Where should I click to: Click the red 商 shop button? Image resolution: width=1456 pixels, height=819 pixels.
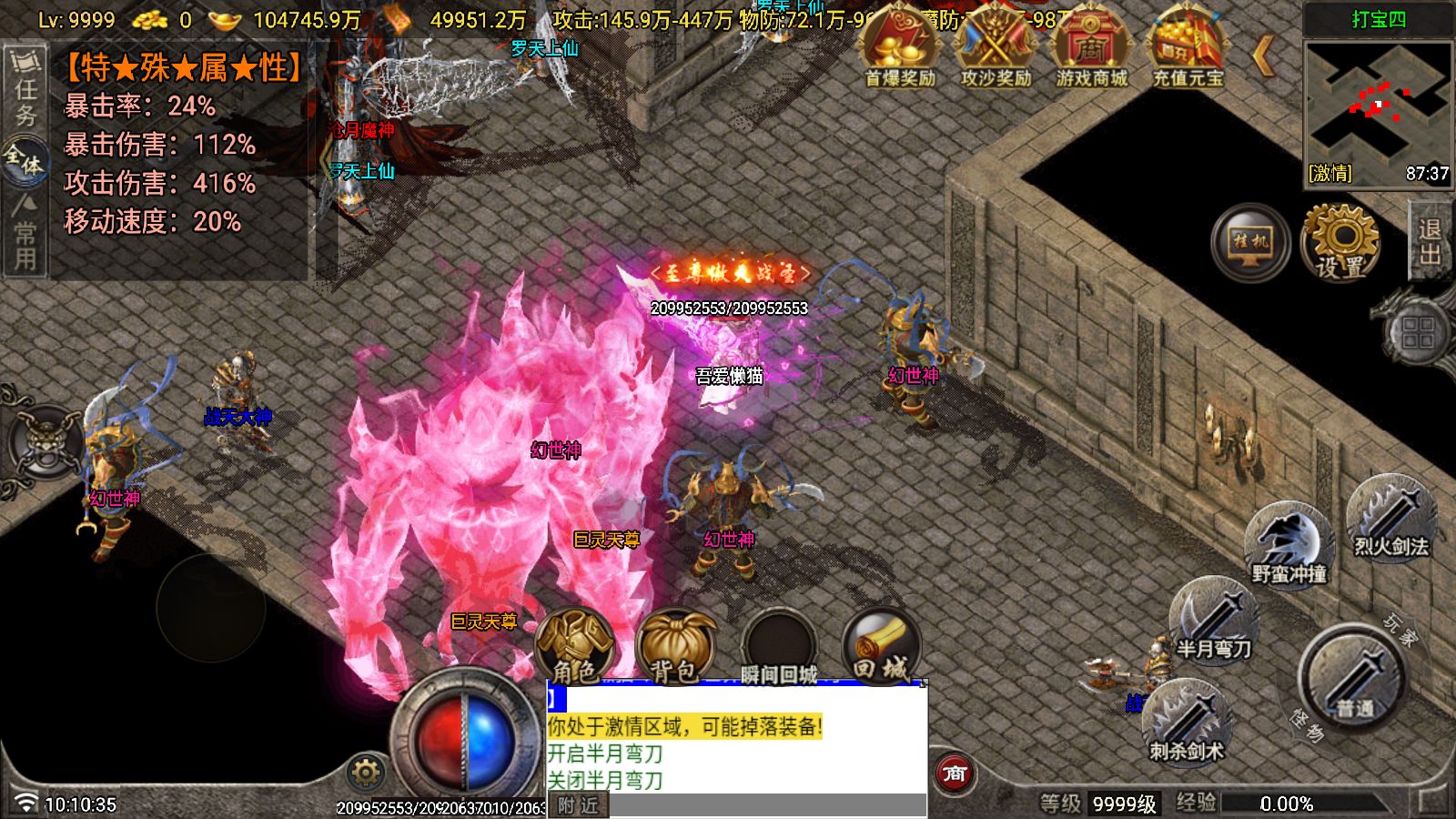955,773
